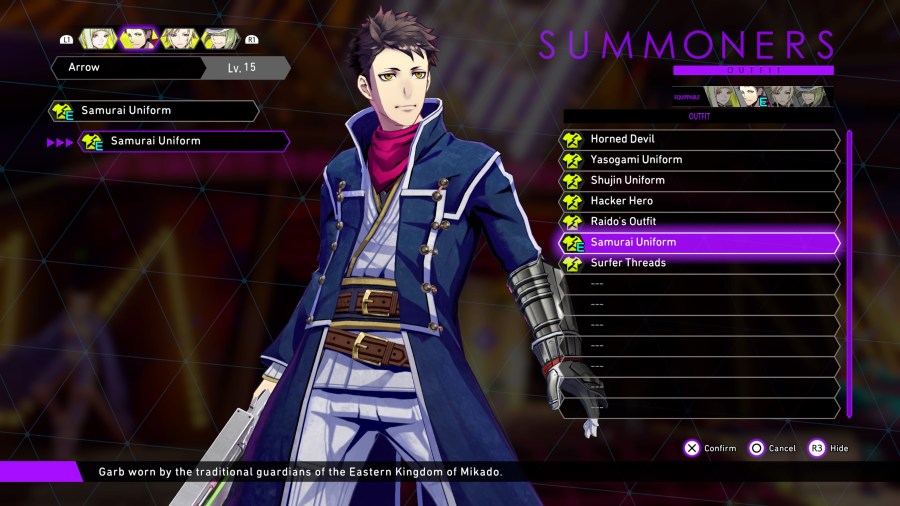Select the Samurai Uniform slot marked with purple arrows

point(185,142)
